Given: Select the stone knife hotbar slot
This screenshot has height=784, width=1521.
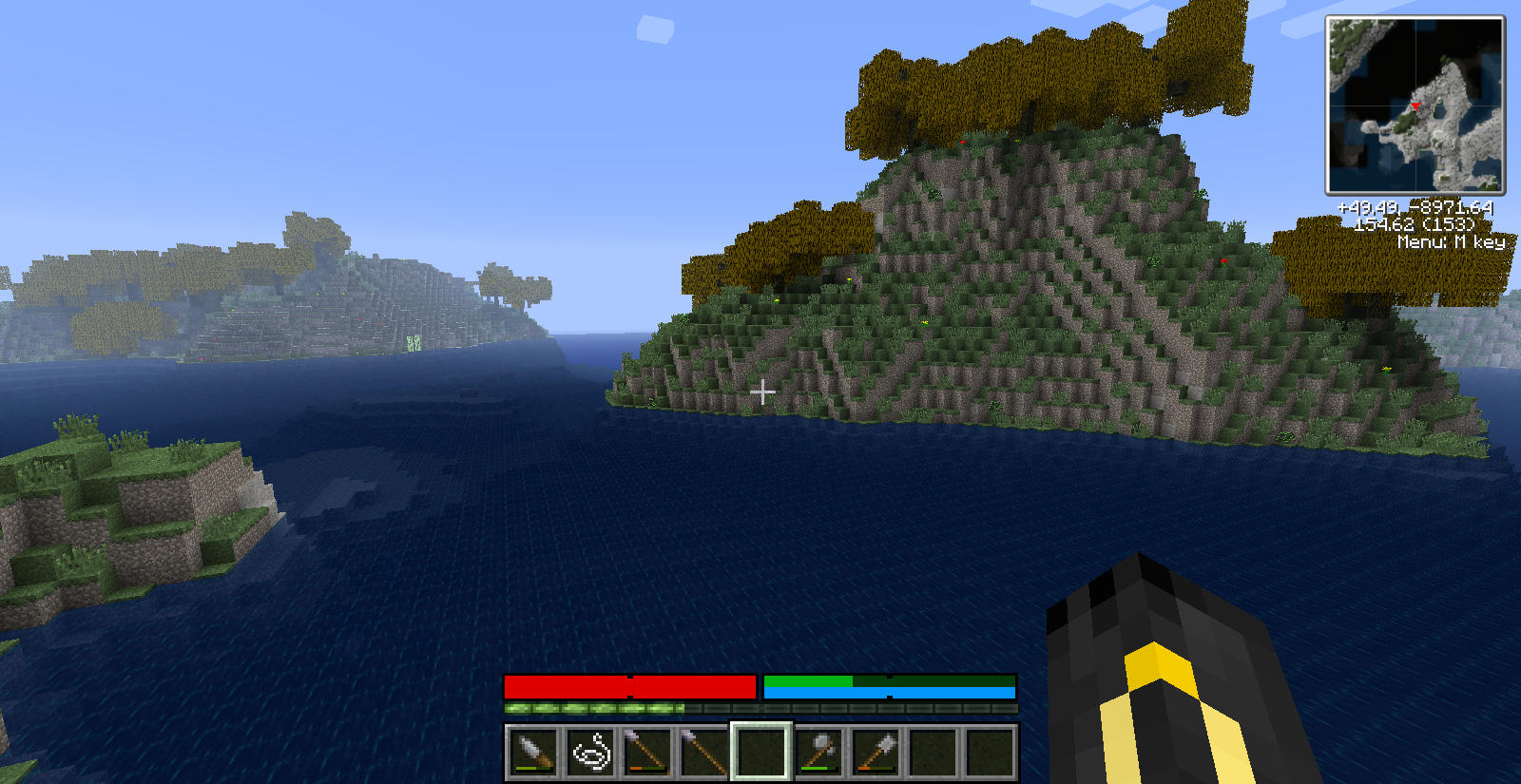Looking at the screenshot, I should 533,753.
